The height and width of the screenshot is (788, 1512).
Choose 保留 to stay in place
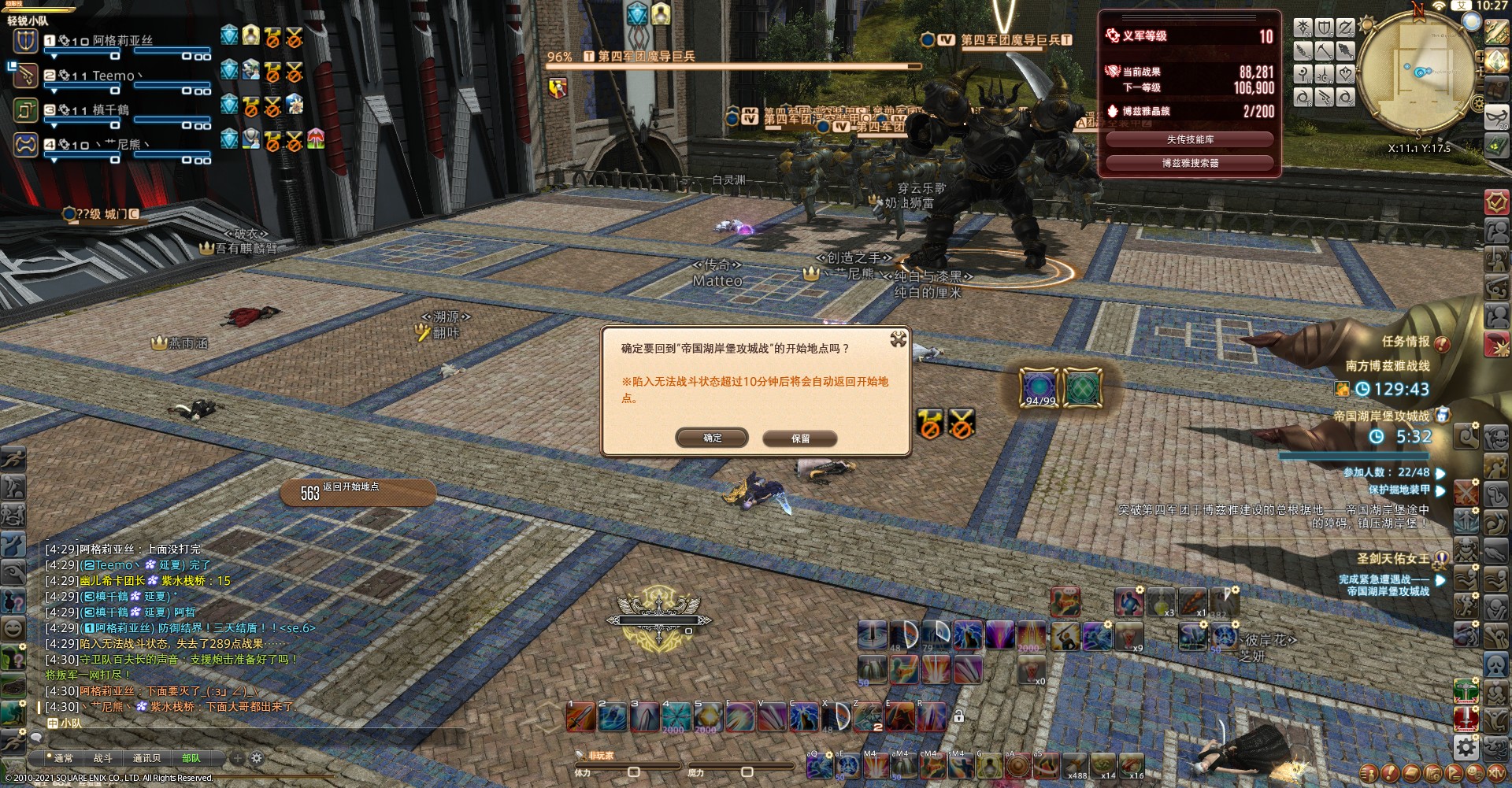[x=799, y=438]
